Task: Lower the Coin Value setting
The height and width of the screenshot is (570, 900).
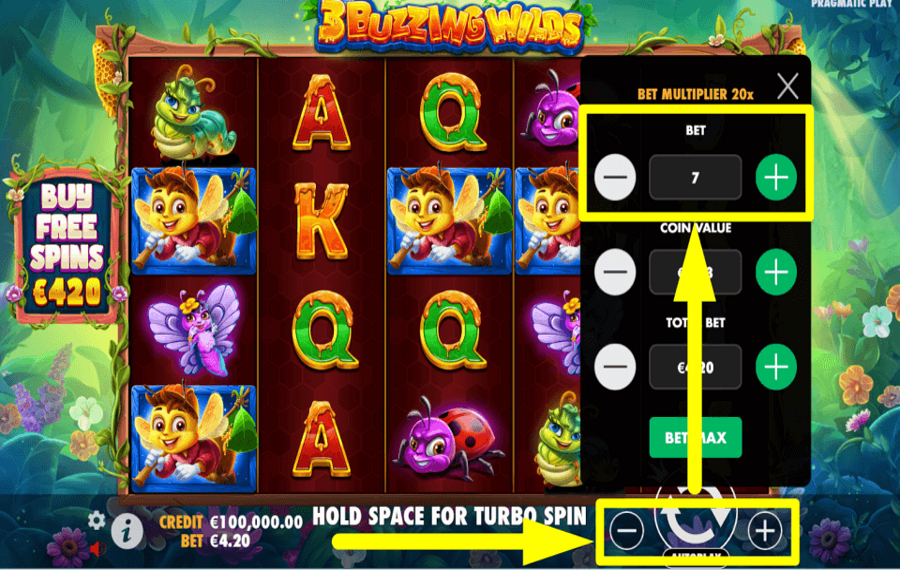Action: pyautogui.click(x=616, y=271)
